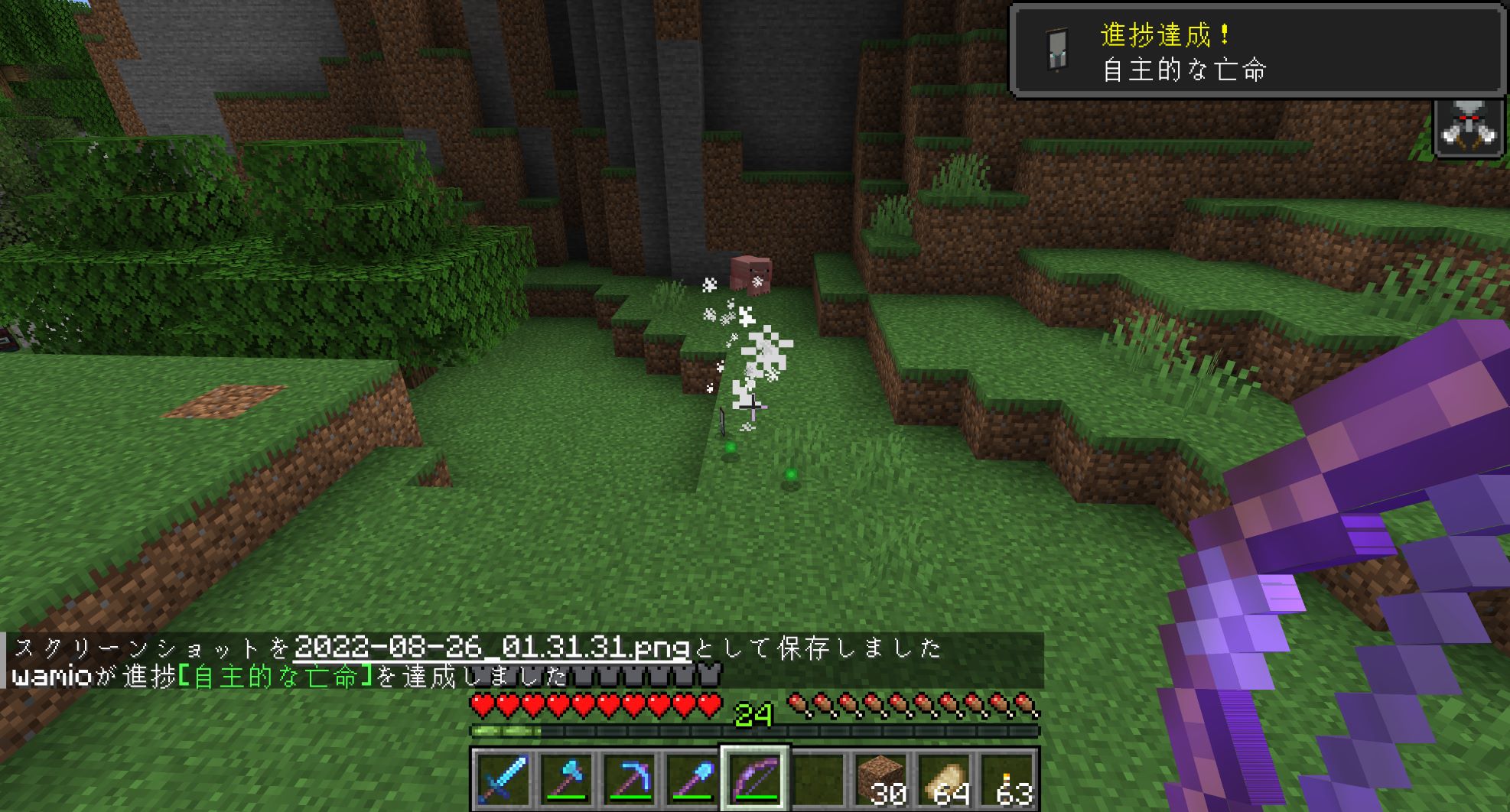Select the diamond sword hotbar slot
Image resolution: width=1510 pixels, height=812 pixels.
503,779
